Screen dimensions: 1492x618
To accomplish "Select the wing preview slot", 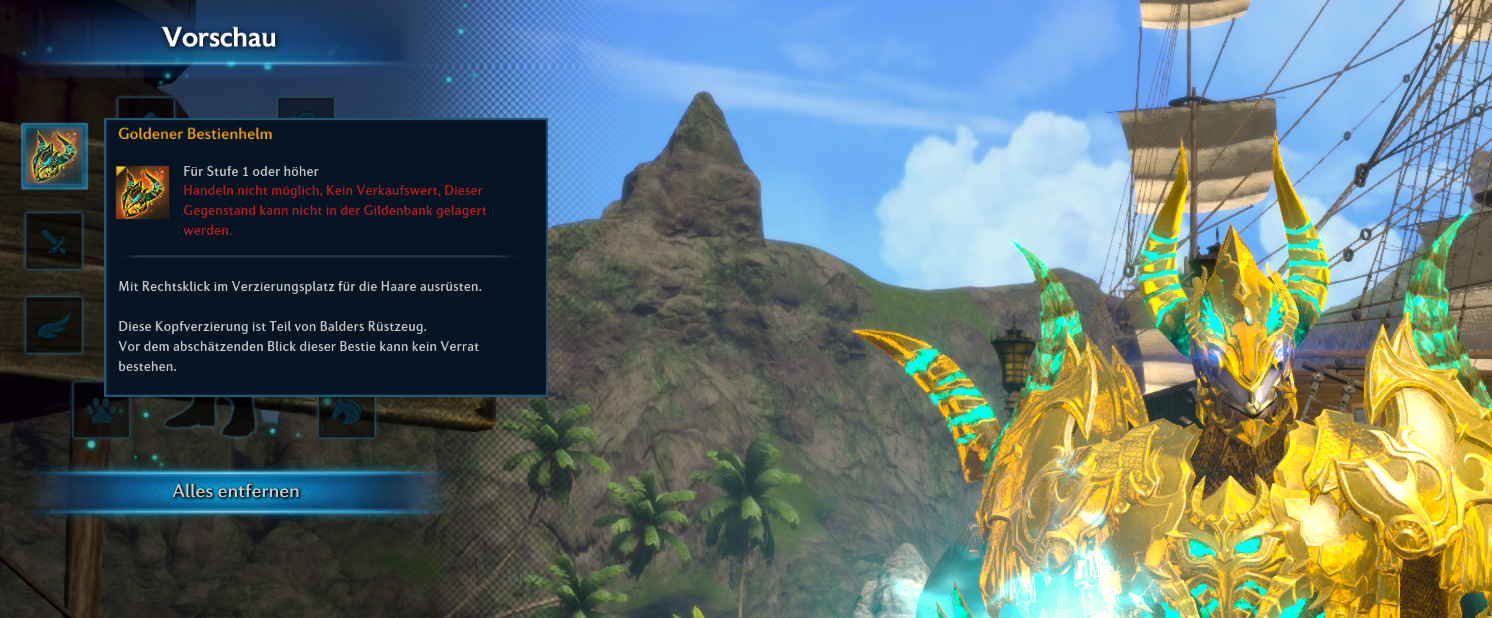I will (54, 325).
